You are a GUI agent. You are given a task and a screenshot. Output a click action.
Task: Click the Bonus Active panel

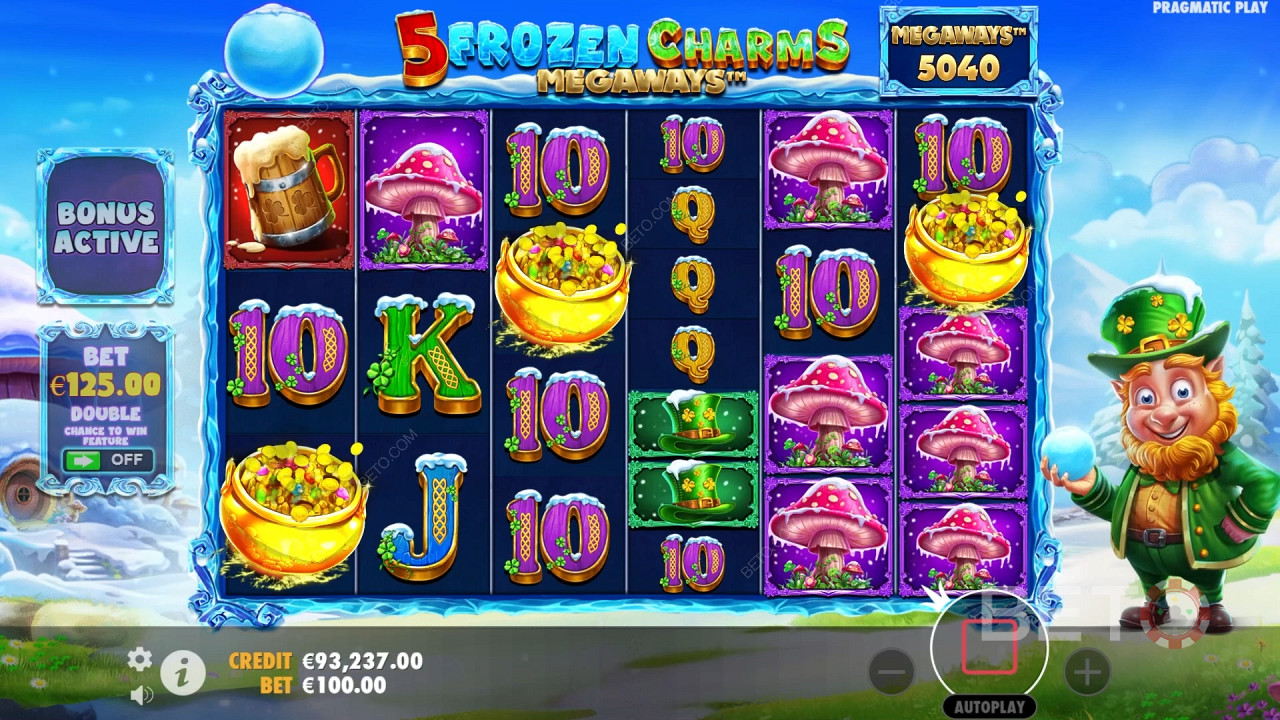[106, 227]
